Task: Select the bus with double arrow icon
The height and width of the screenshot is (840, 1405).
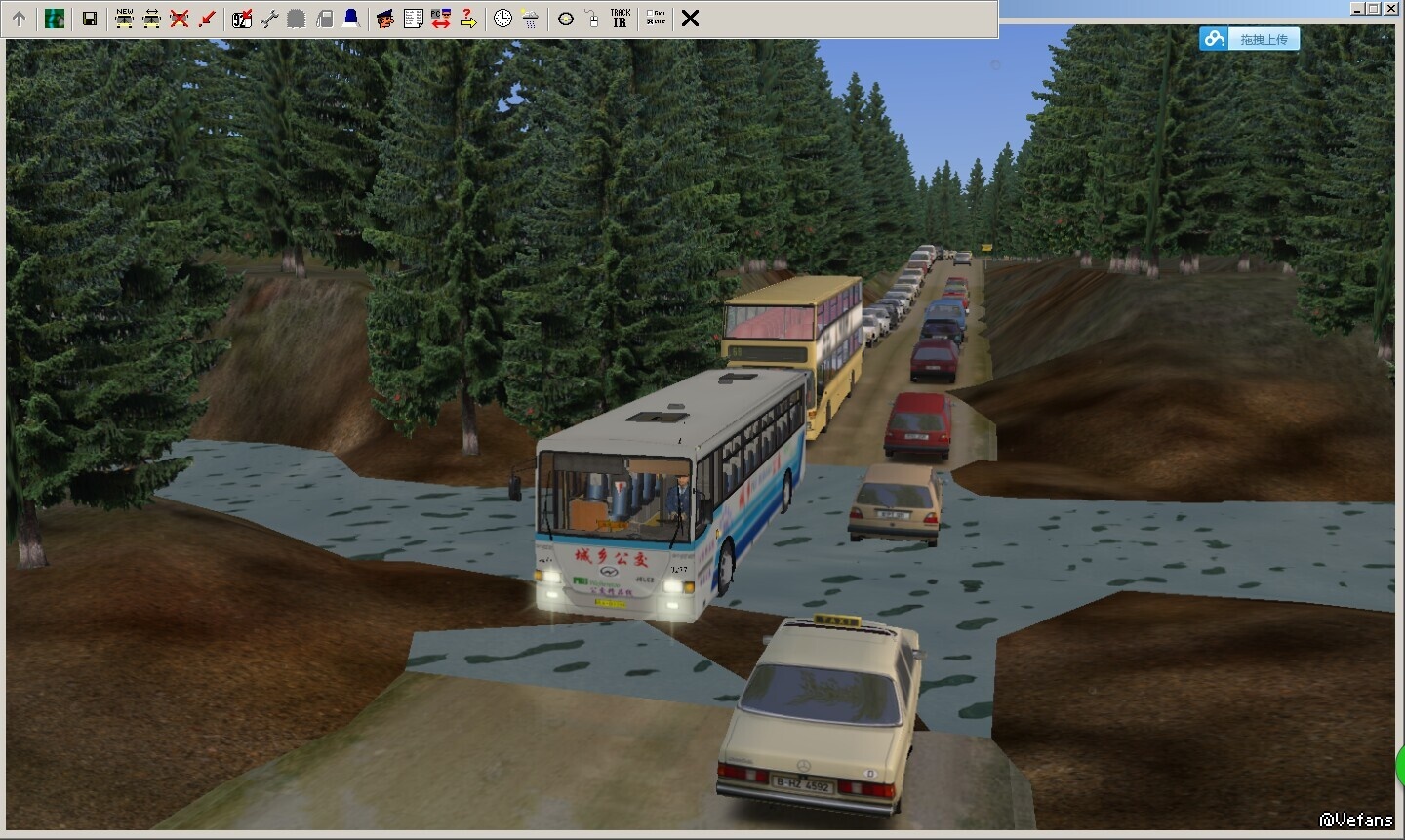Action: 152,19
